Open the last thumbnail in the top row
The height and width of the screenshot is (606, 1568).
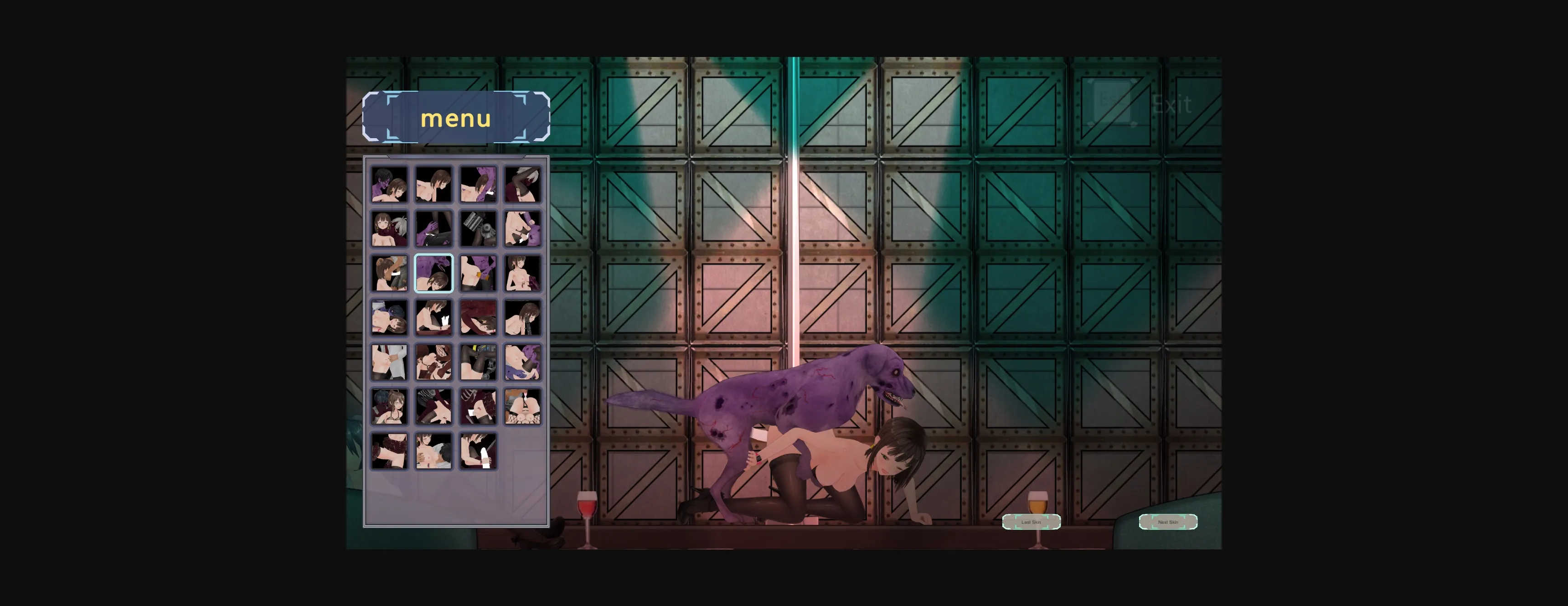tap(523, 186)
